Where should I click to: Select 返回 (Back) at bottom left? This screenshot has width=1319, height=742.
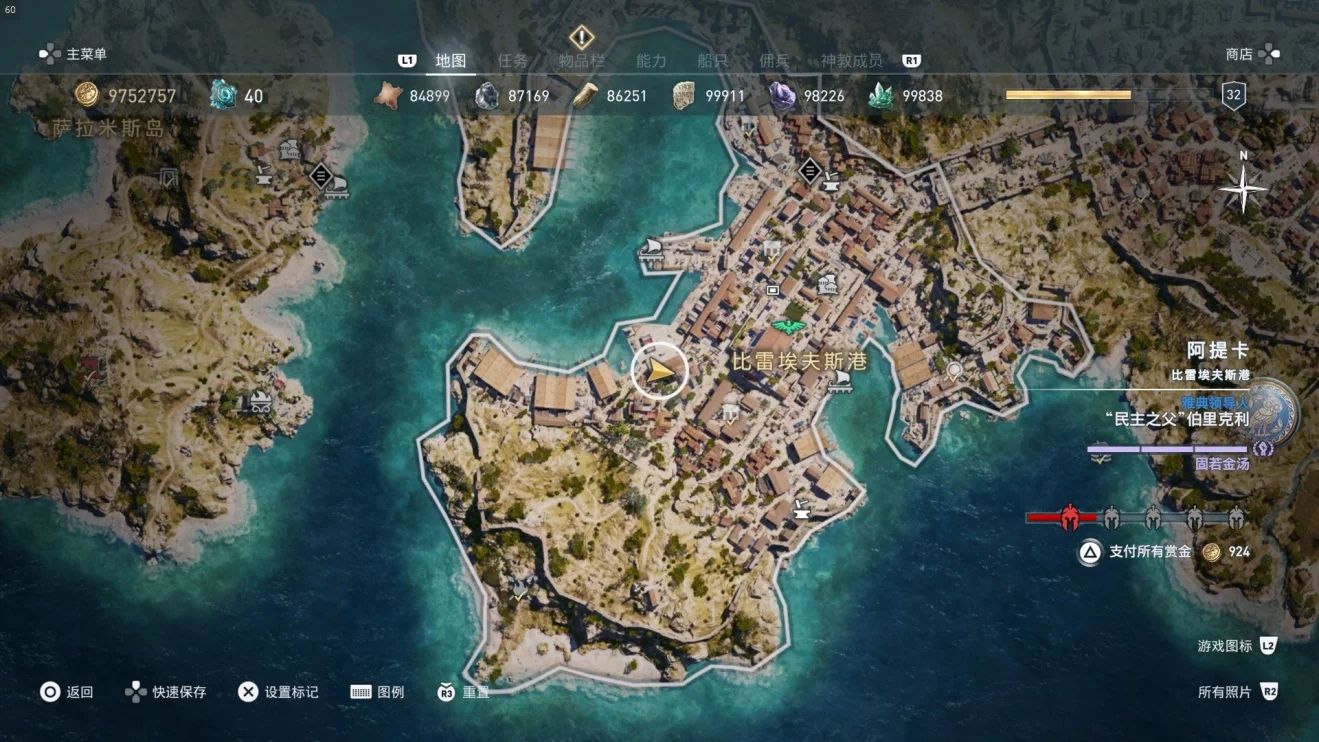(x=67, y=692)
